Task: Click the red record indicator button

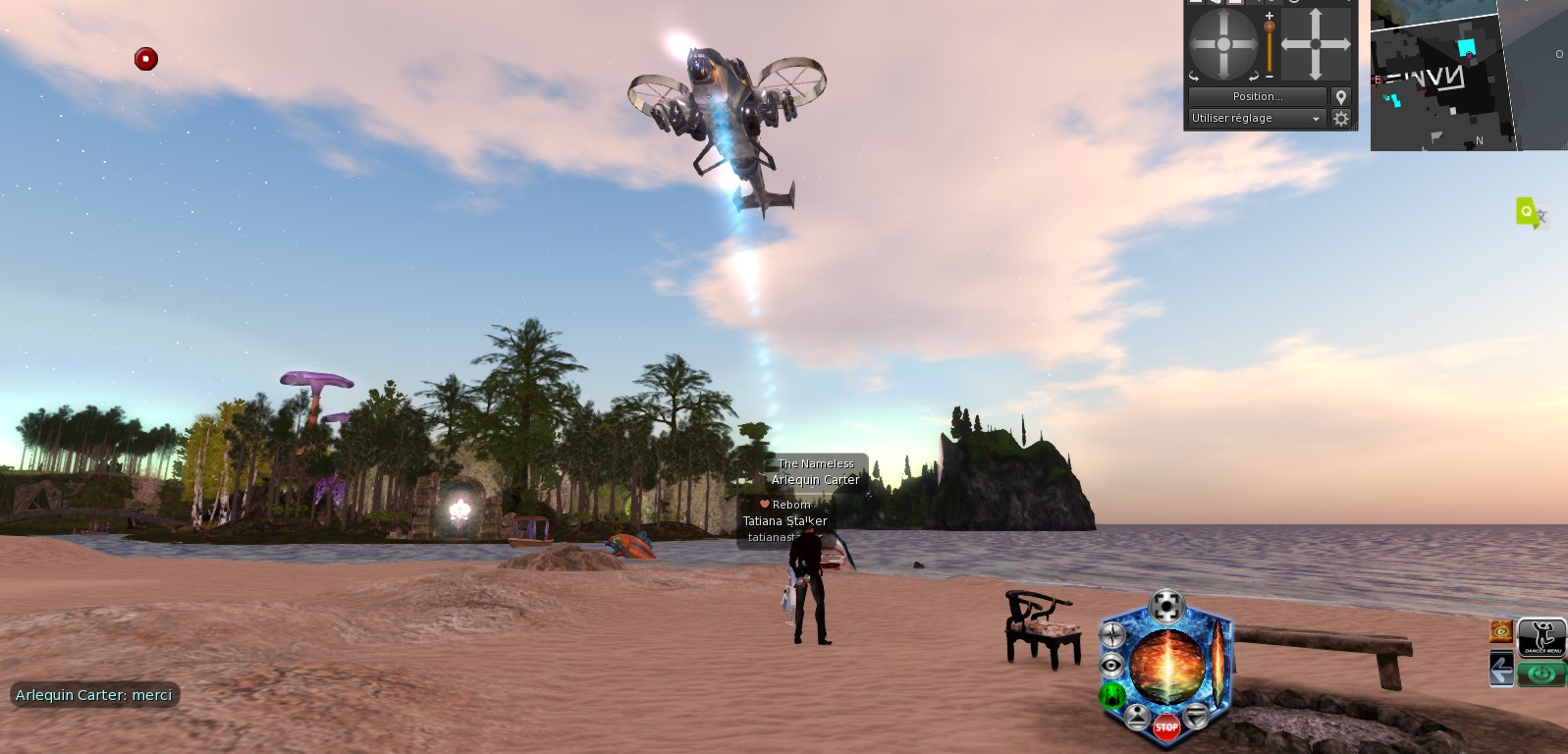Action: (146, 59)
